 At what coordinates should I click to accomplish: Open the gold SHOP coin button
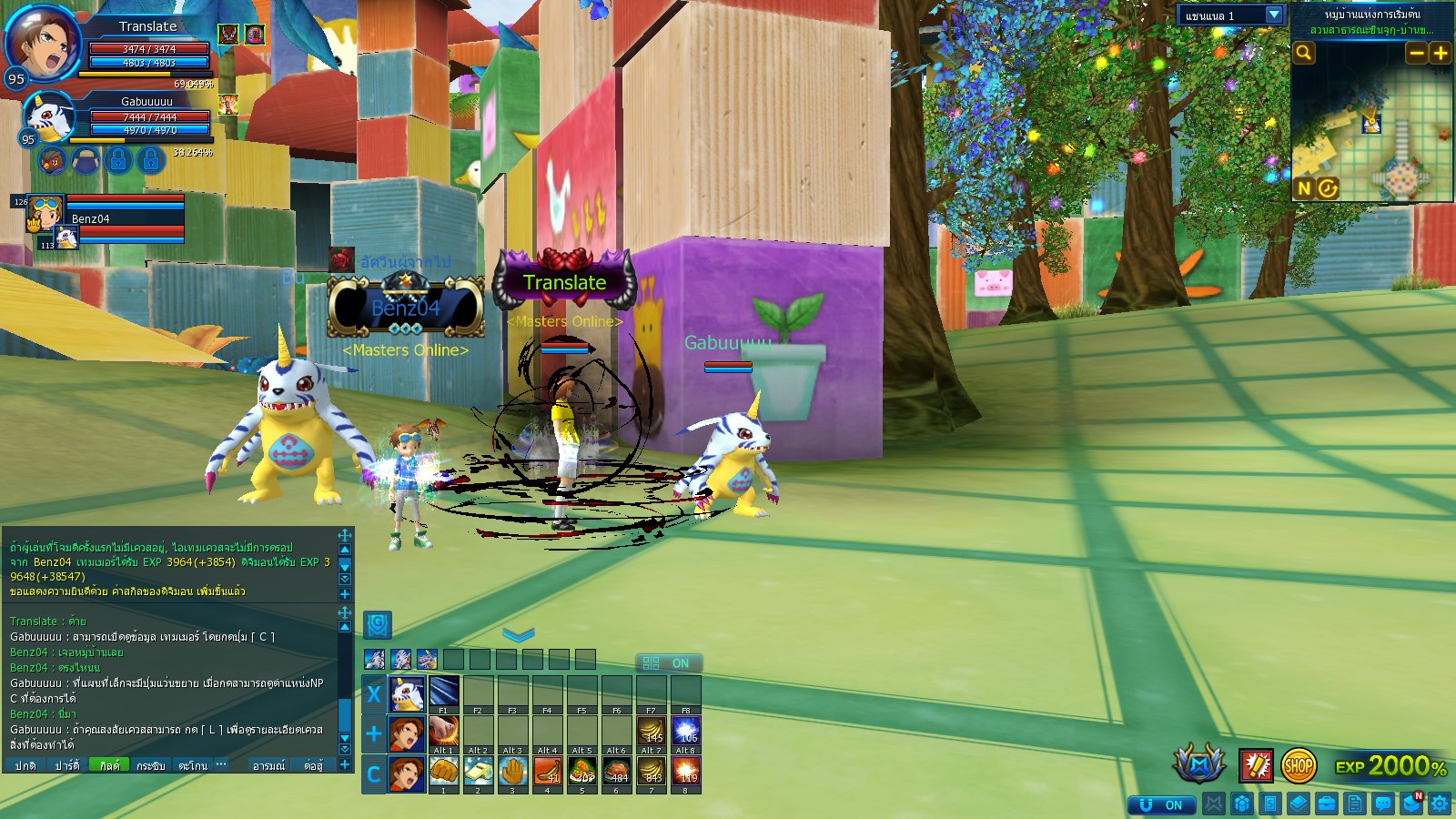pyautogui.click(x=1298, y=765)
